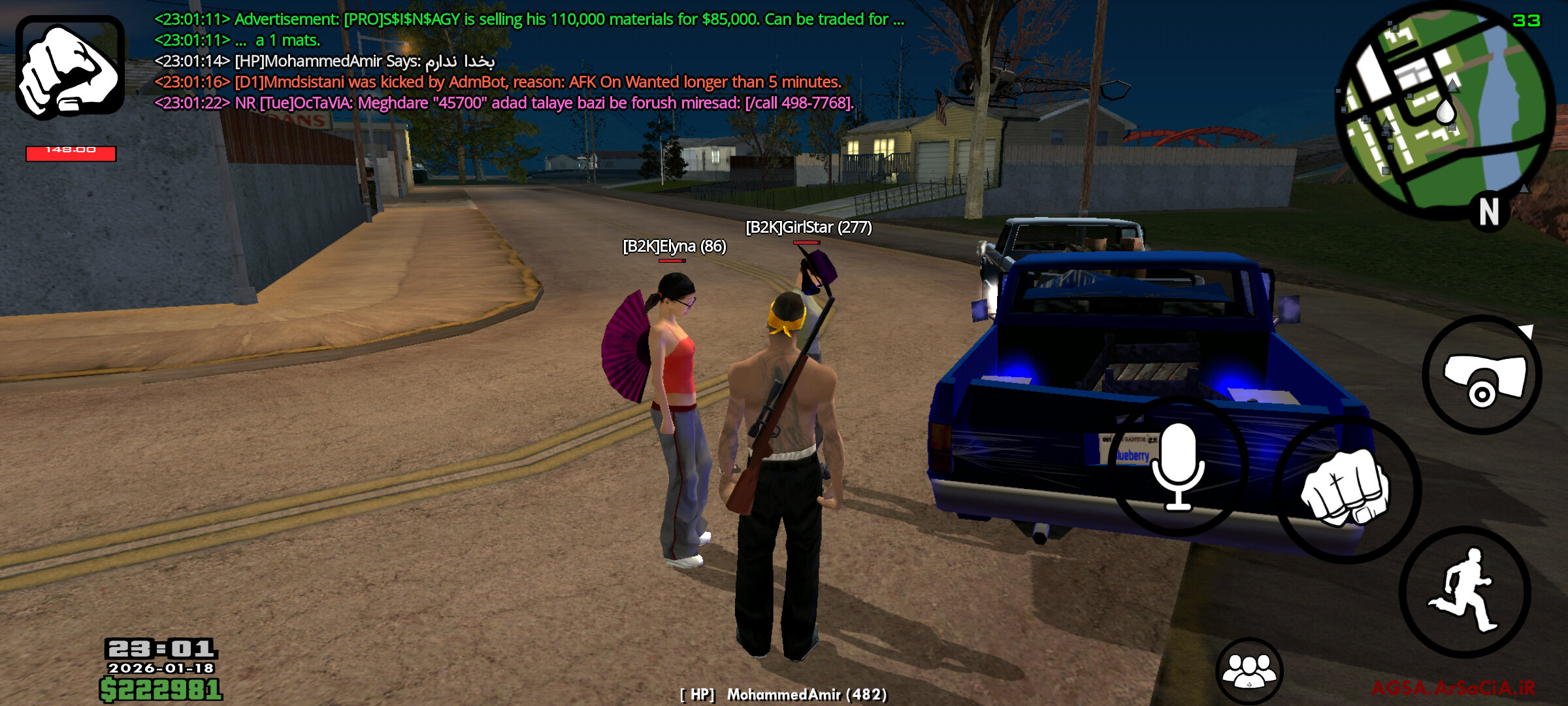Tap the sprint running man button
The height and width of the screenshot is (706, 1568).
coord(1465,591)
